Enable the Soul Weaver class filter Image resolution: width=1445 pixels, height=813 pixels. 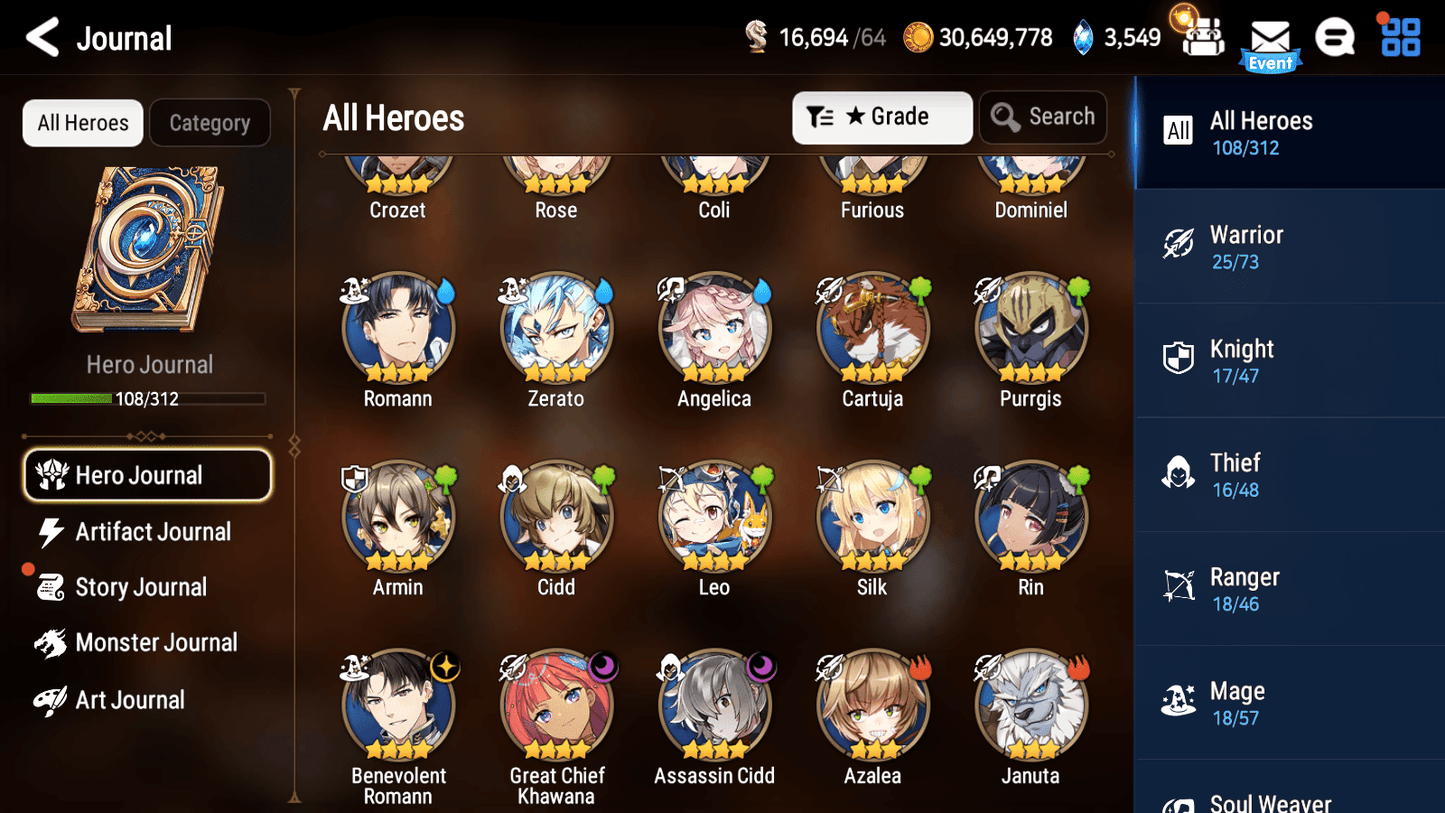[1181, 802]
